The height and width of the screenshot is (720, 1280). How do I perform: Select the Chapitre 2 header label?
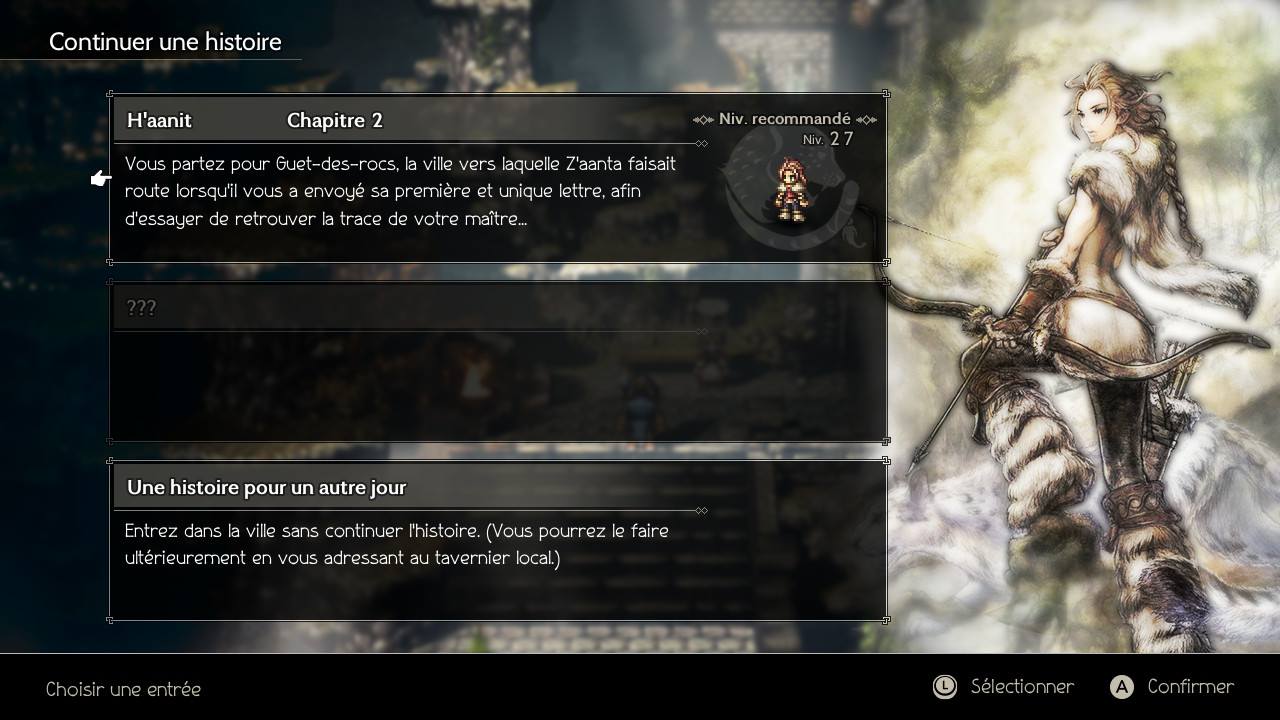pyautogui.click(x=334, y=120)
